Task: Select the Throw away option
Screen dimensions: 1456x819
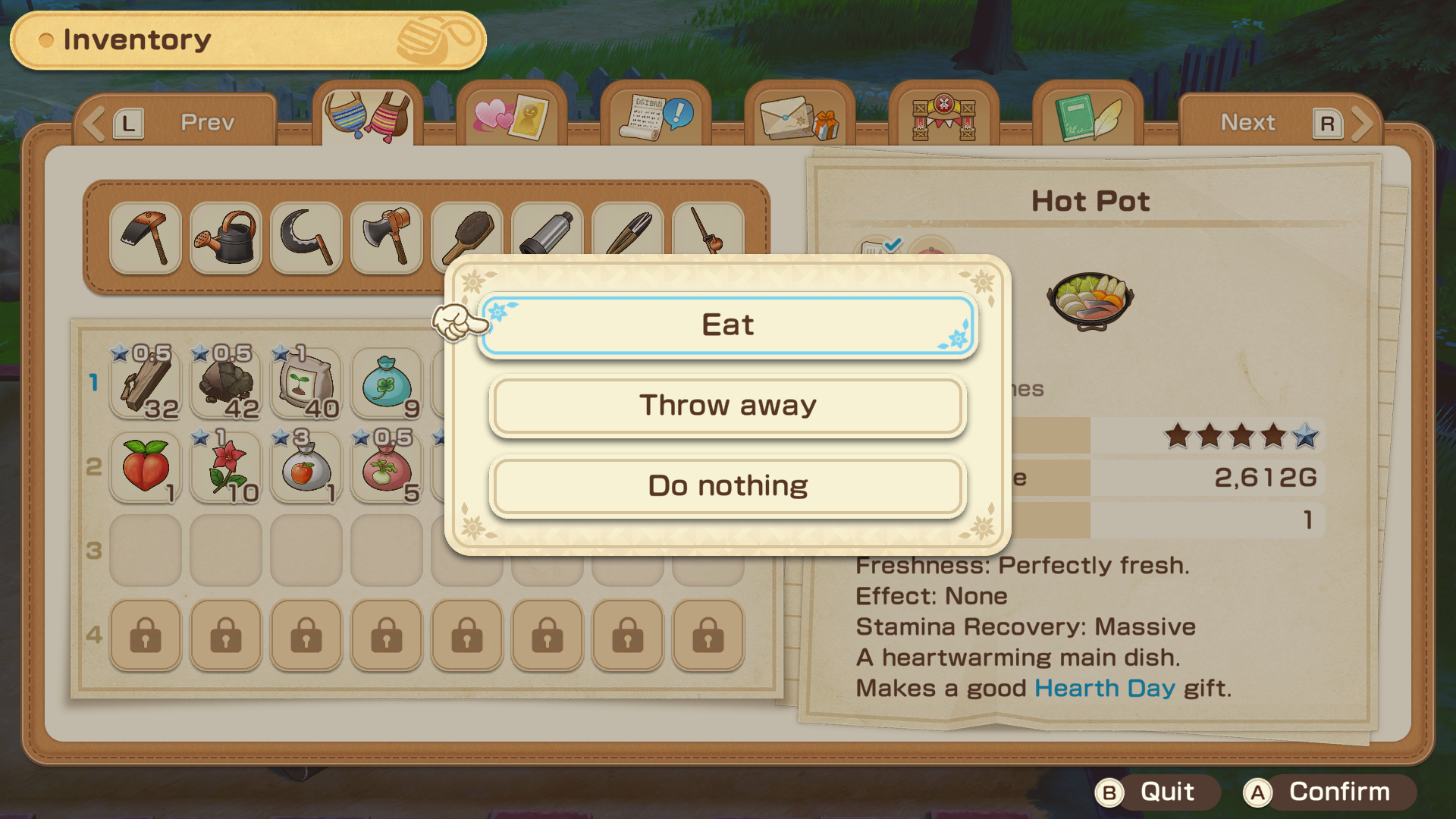Action: tap(728, 406)
